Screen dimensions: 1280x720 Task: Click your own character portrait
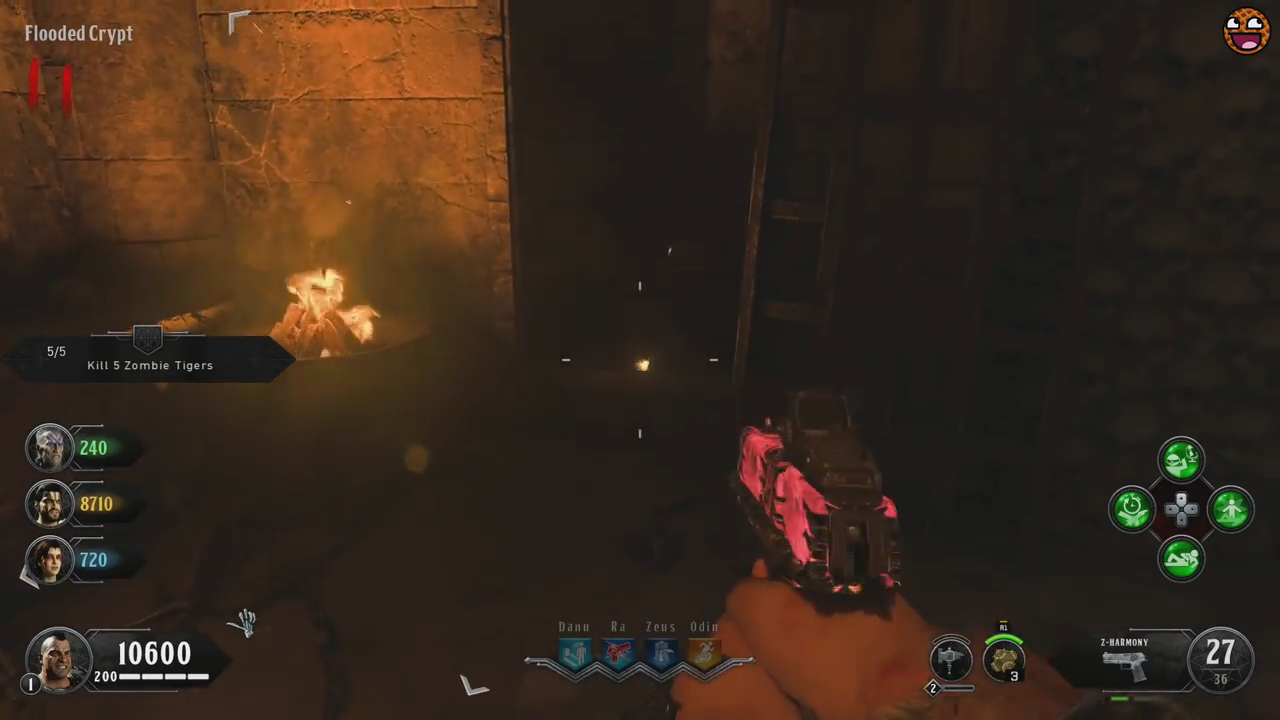click(x=59, y=659)
